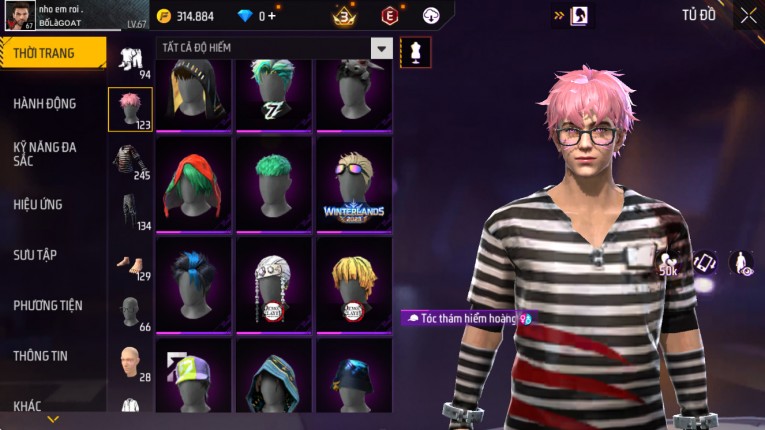Choose the striped shirt tops subcategory

point(130,160)
